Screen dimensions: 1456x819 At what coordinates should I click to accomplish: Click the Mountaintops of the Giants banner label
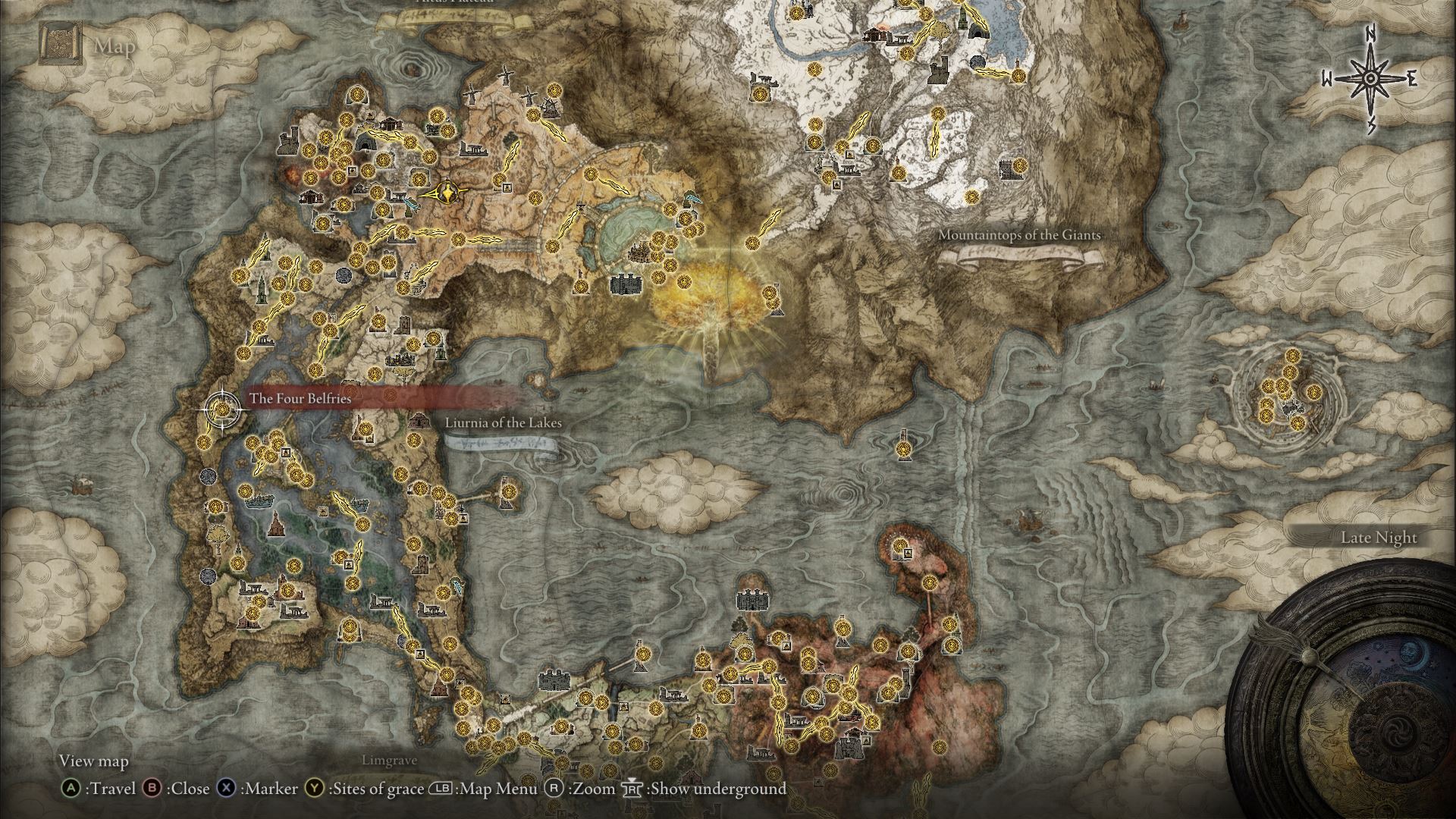(x=1020, y=235)
